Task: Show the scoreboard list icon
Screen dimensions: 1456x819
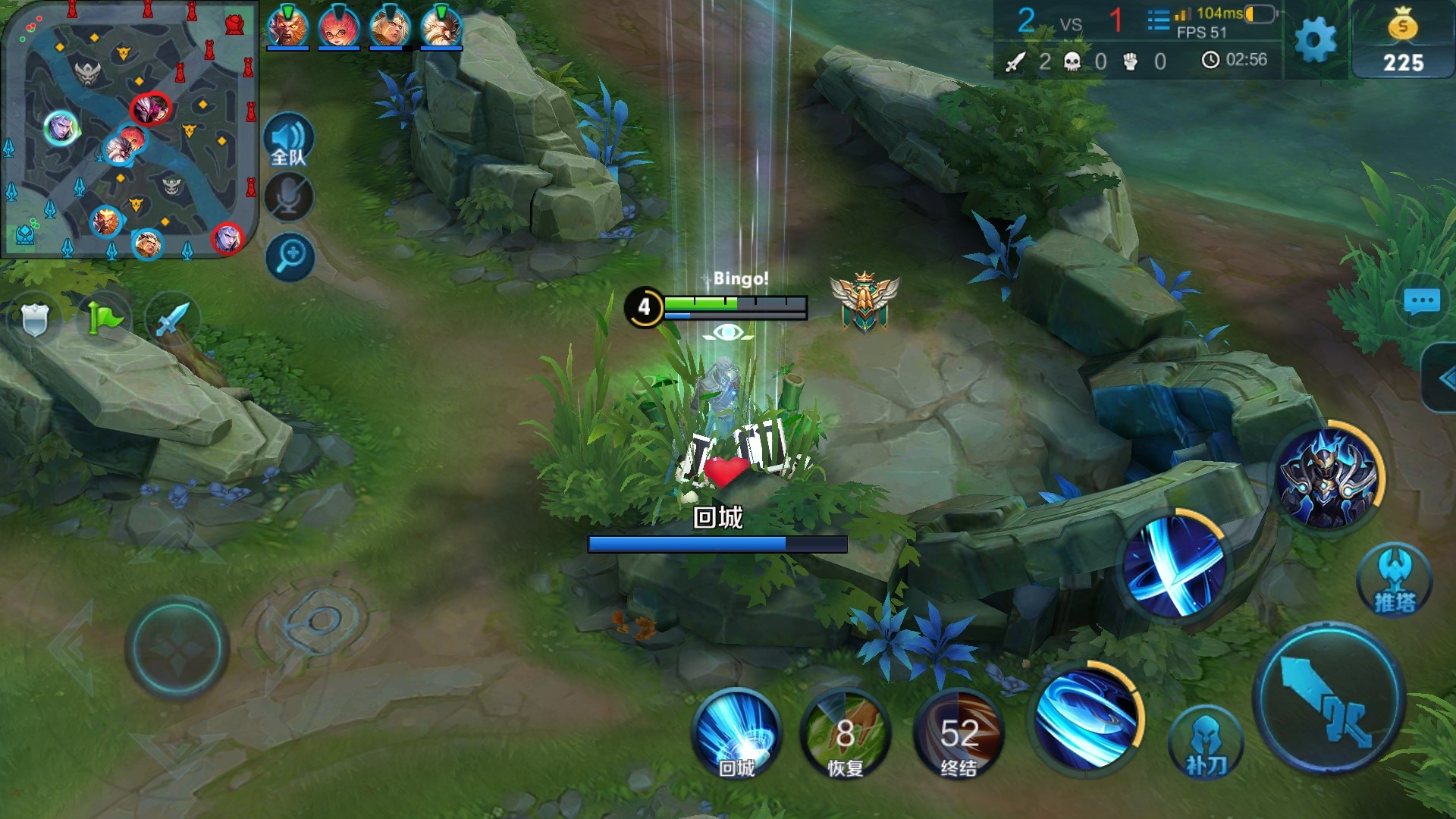Action: pos(1158,20)
